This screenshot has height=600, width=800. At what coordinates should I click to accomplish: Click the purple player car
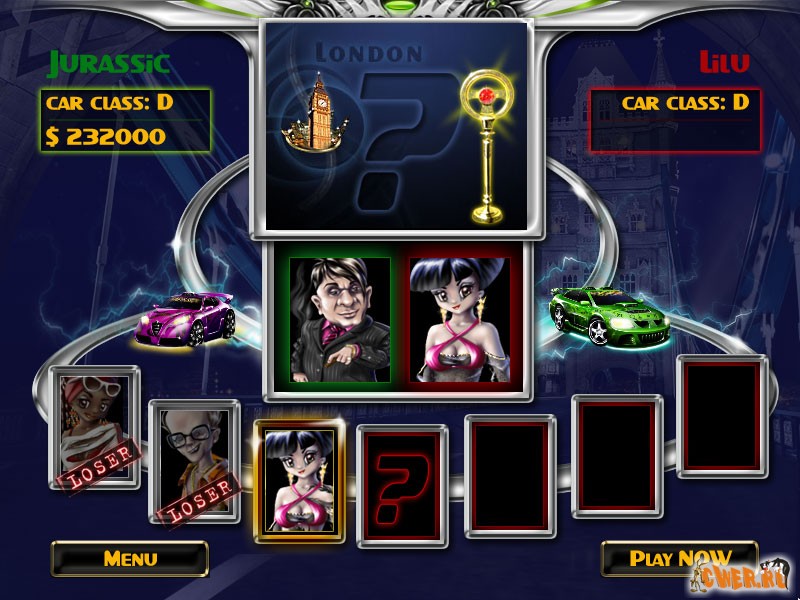coord(188,315)
